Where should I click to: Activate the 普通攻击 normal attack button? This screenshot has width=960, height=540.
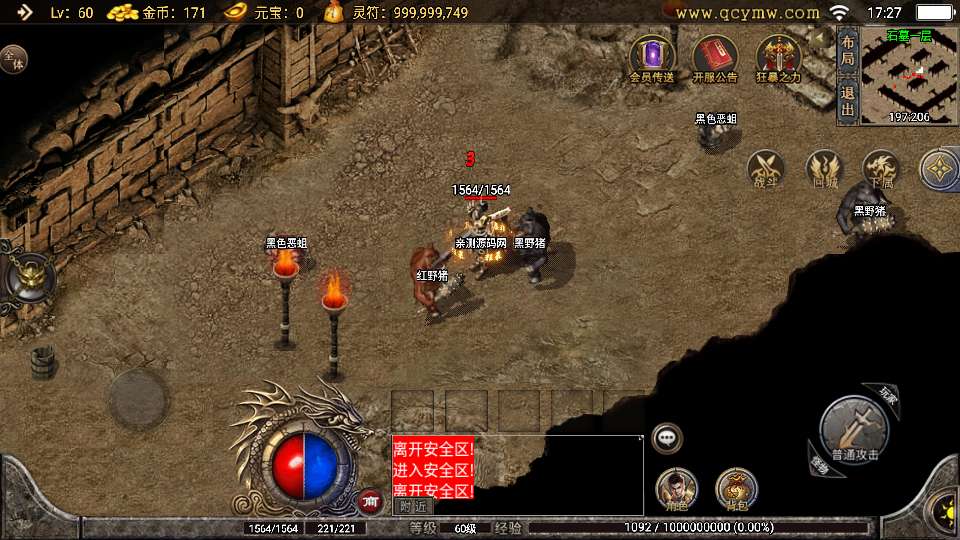click(x=853, y=429)
